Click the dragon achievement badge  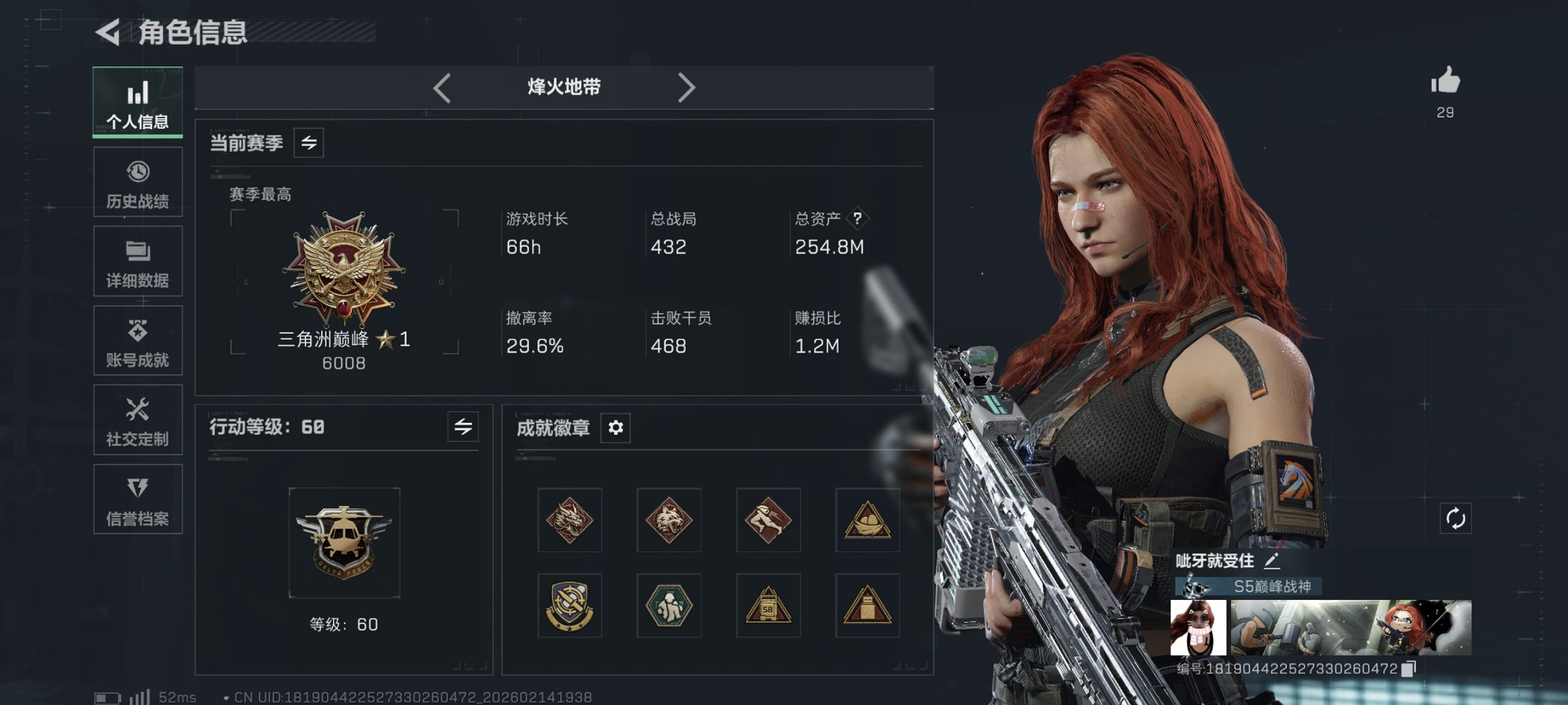point(568,520)
